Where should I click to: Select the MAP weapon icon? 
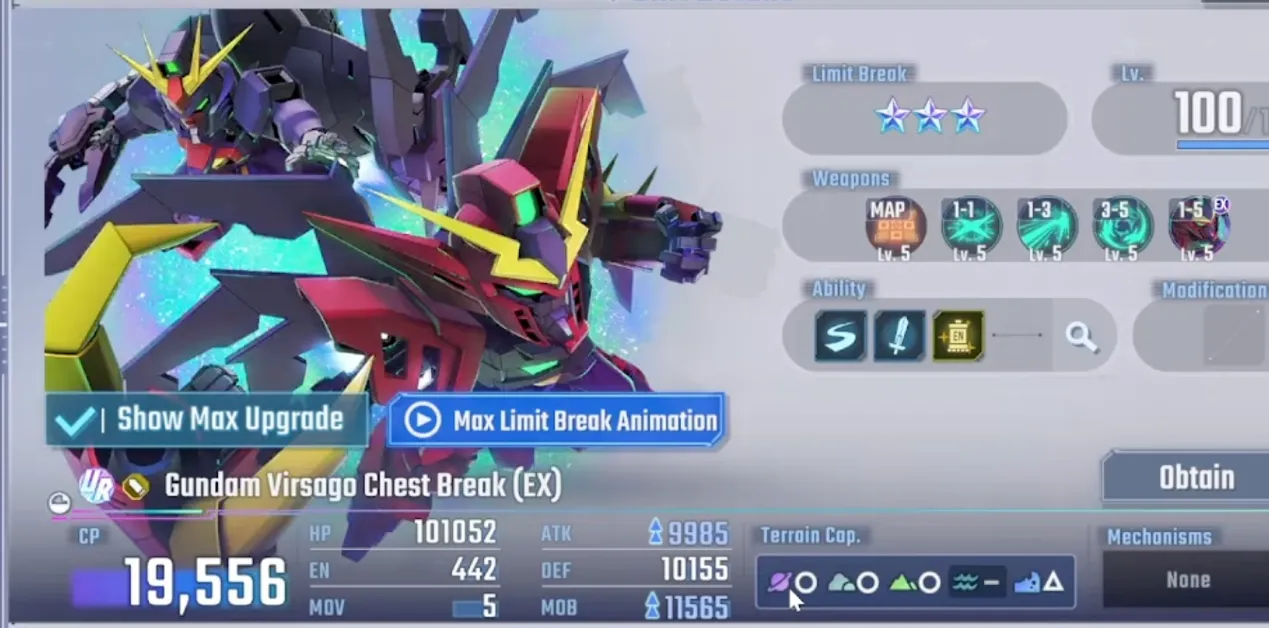[895, 226]
